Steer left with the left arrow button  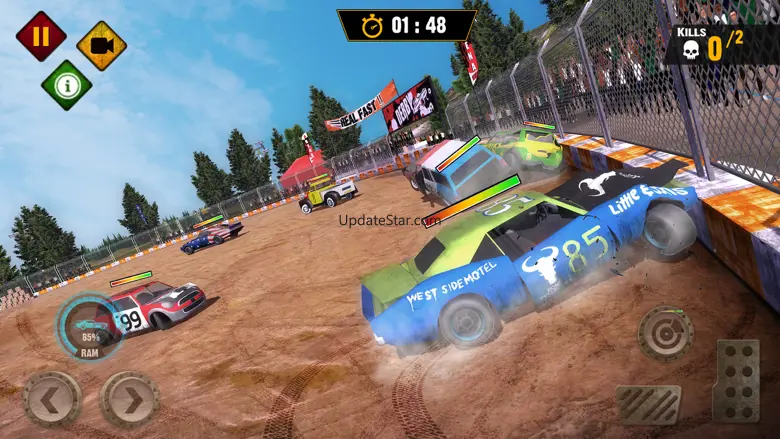click(x=52, y=400)
